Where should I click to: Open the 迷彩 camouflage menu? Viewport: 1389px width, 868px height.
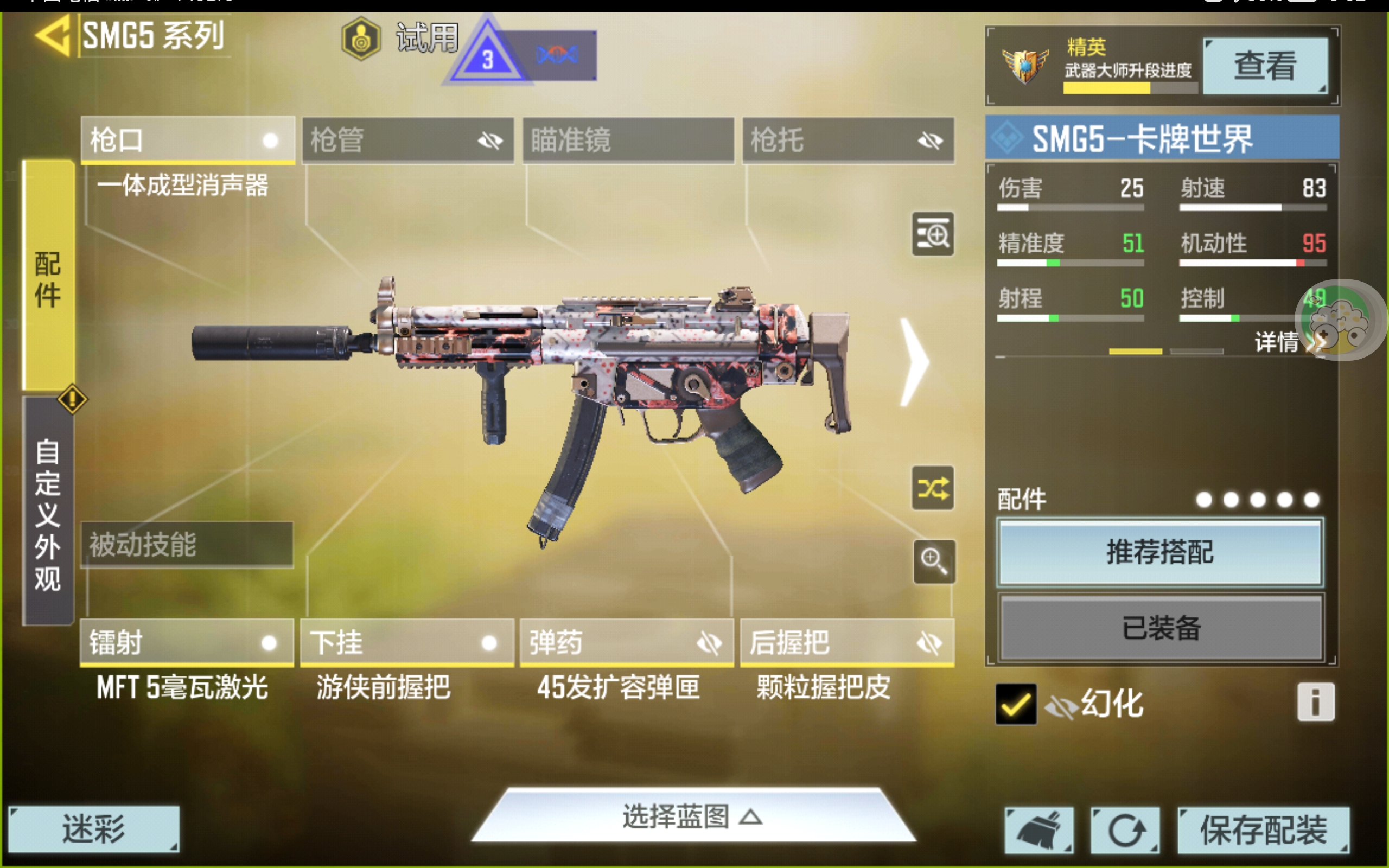93,829
